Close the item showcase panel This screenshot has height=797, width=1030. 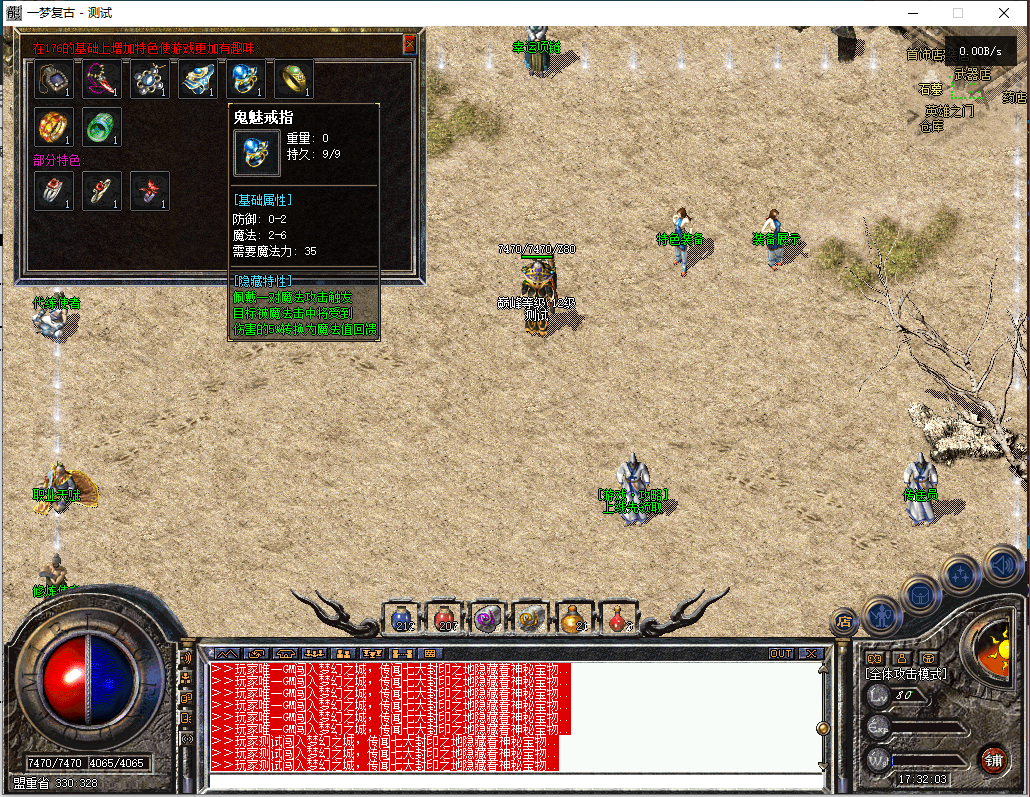409,45
